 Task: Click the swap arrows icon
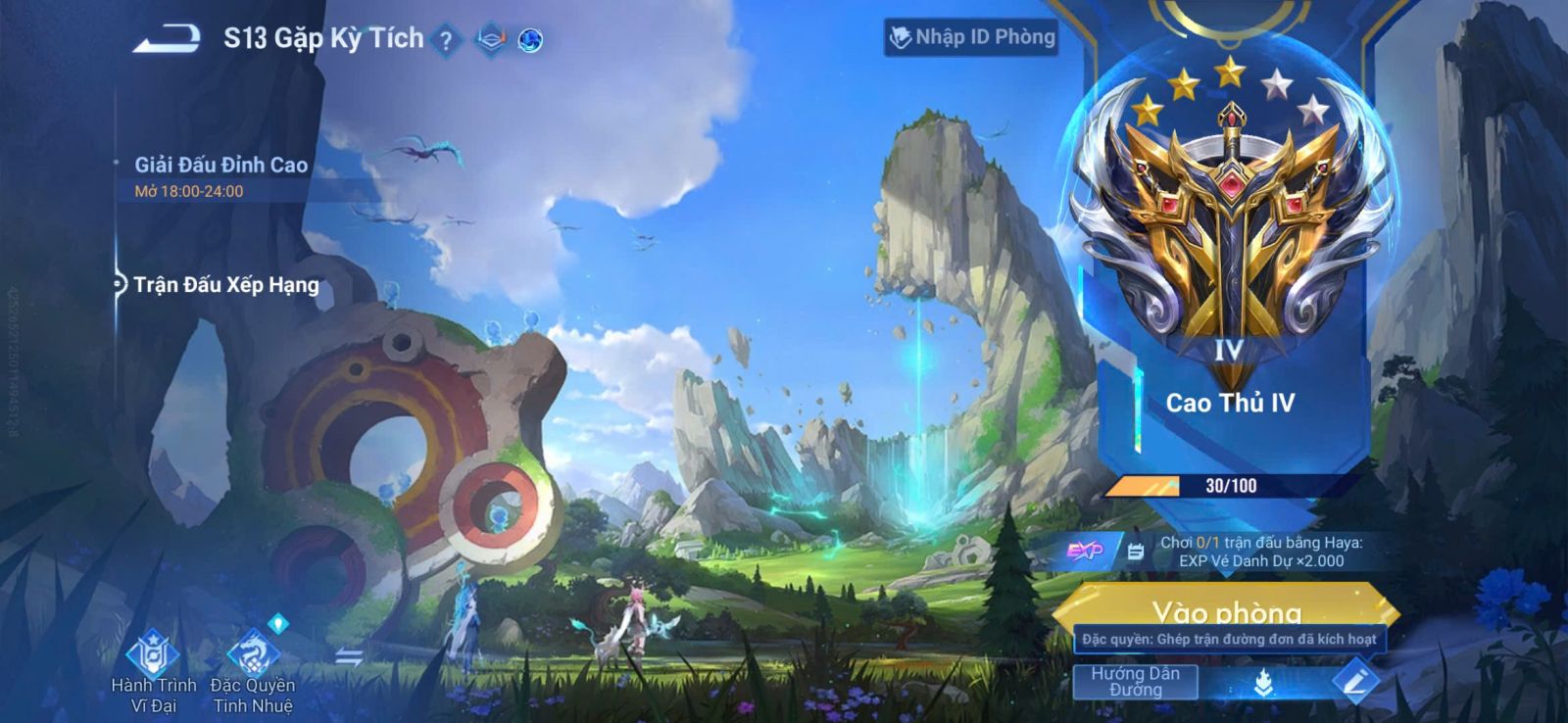pyautogui.click(x=349, y=657)
